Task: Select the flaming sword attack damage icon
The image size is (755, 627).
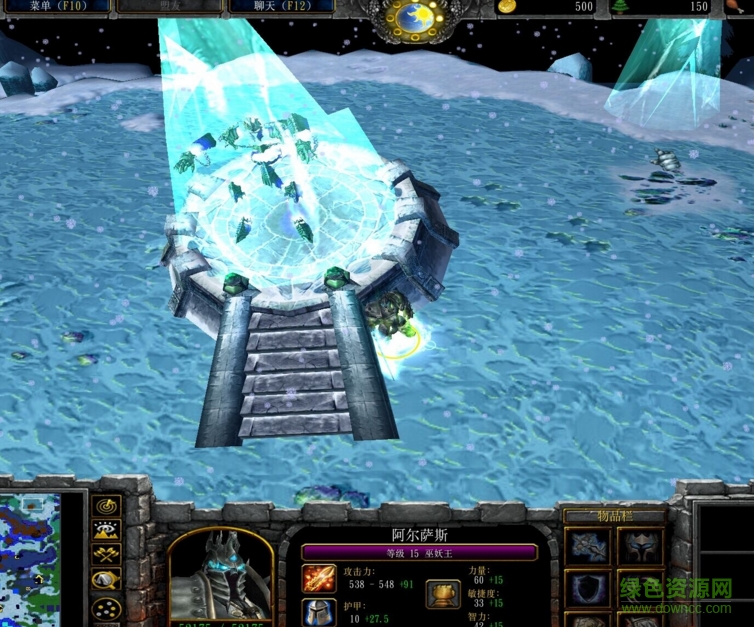Action: [x=320, y=580]
